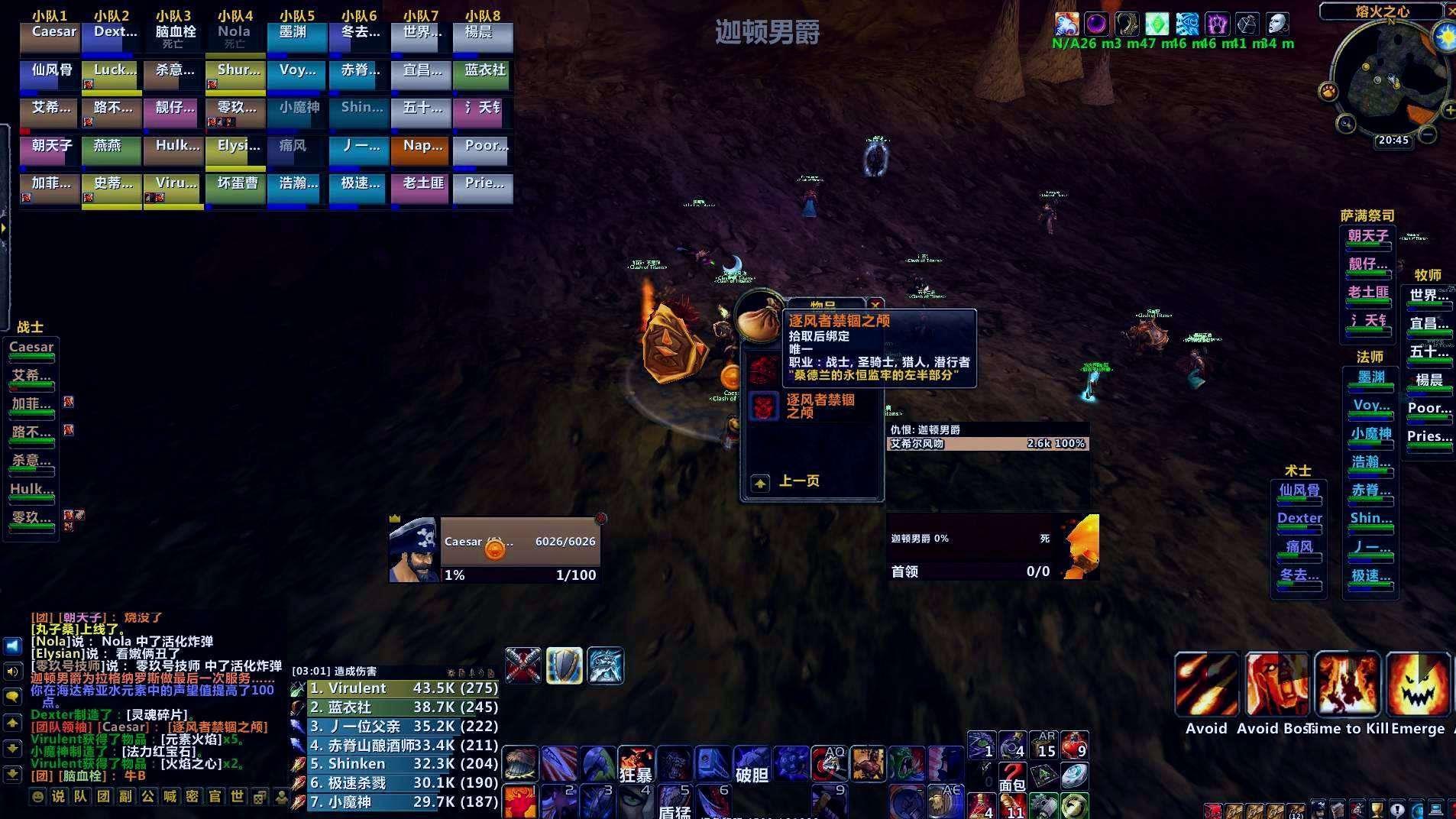Cancel the white mask debuff icon top right
The image size is (1456, 819).
[x=1279, y=24]
